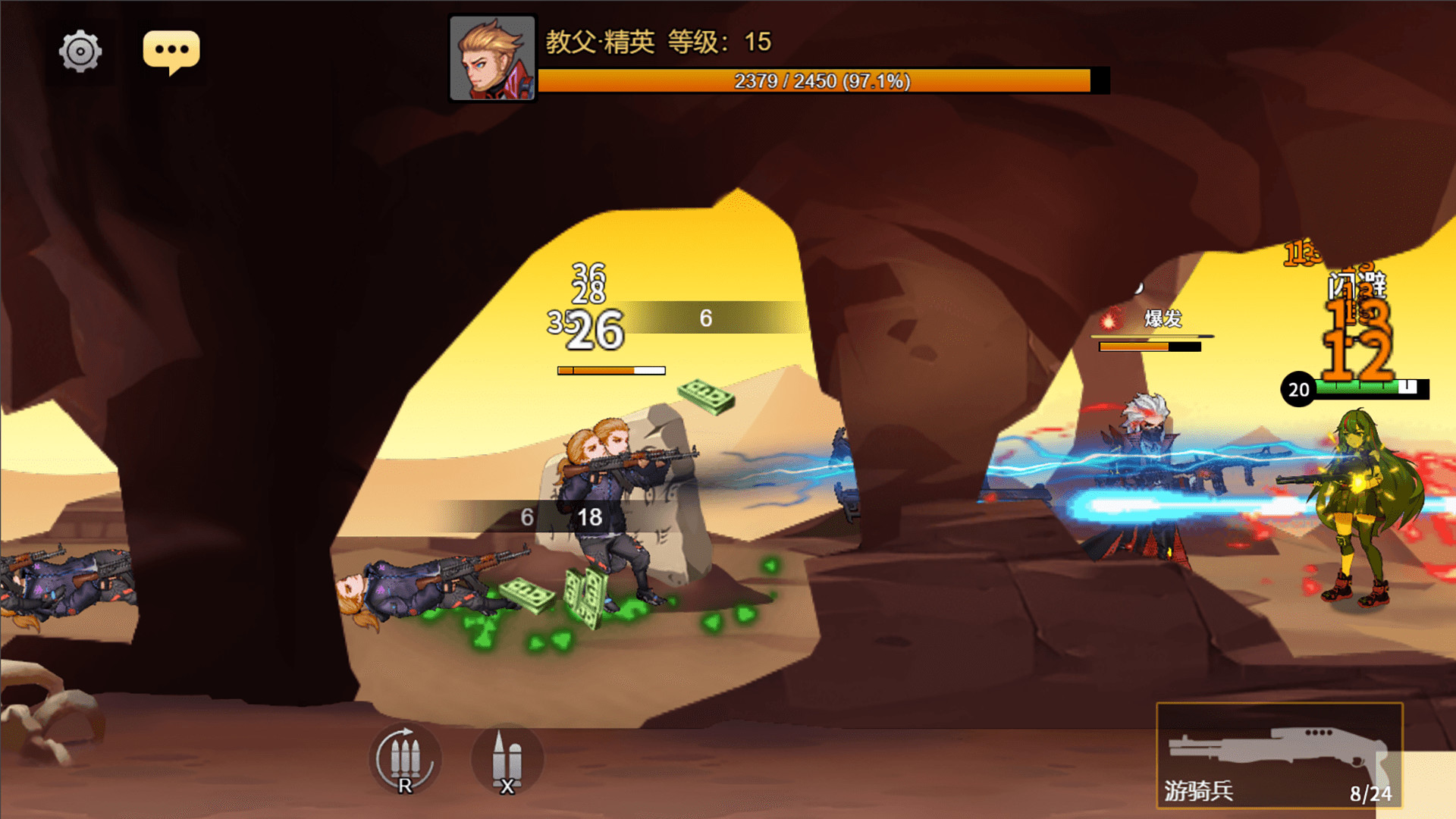Click the red explosion icon near 爆发

[1110, 323]
